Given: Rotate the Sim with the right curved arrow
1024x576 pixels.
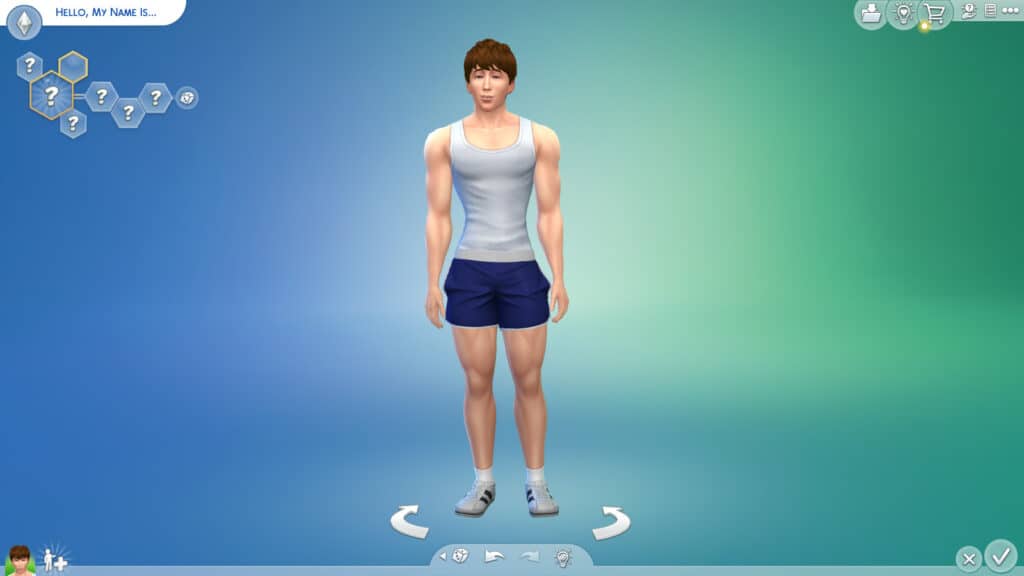Looking at the screenshot, I should (611, 521).
